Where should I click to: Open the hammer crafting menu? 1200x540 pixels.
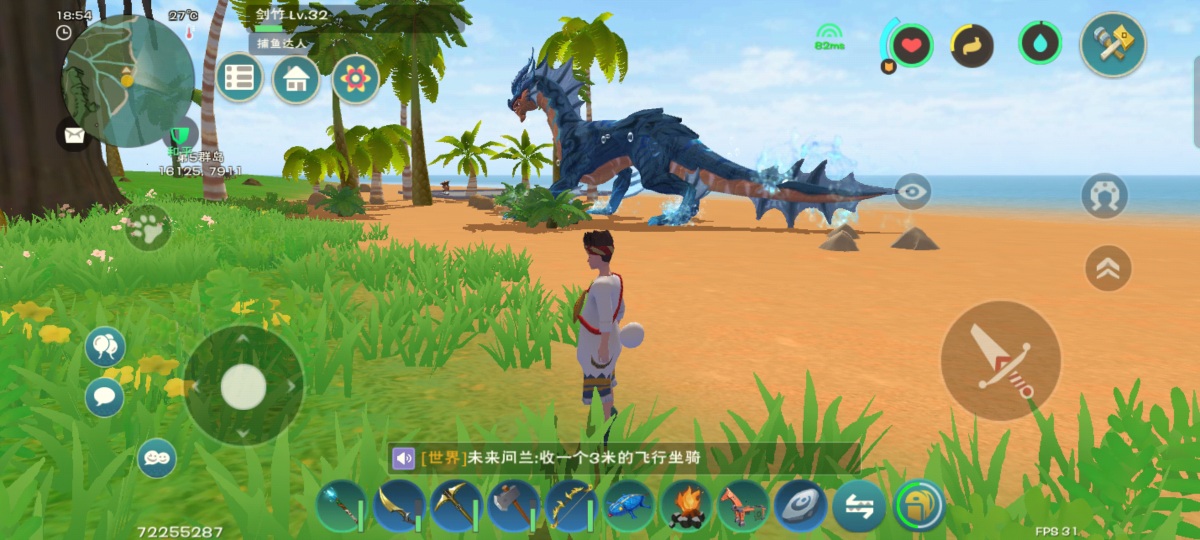pyautogui.click(x=1112, y=44)
